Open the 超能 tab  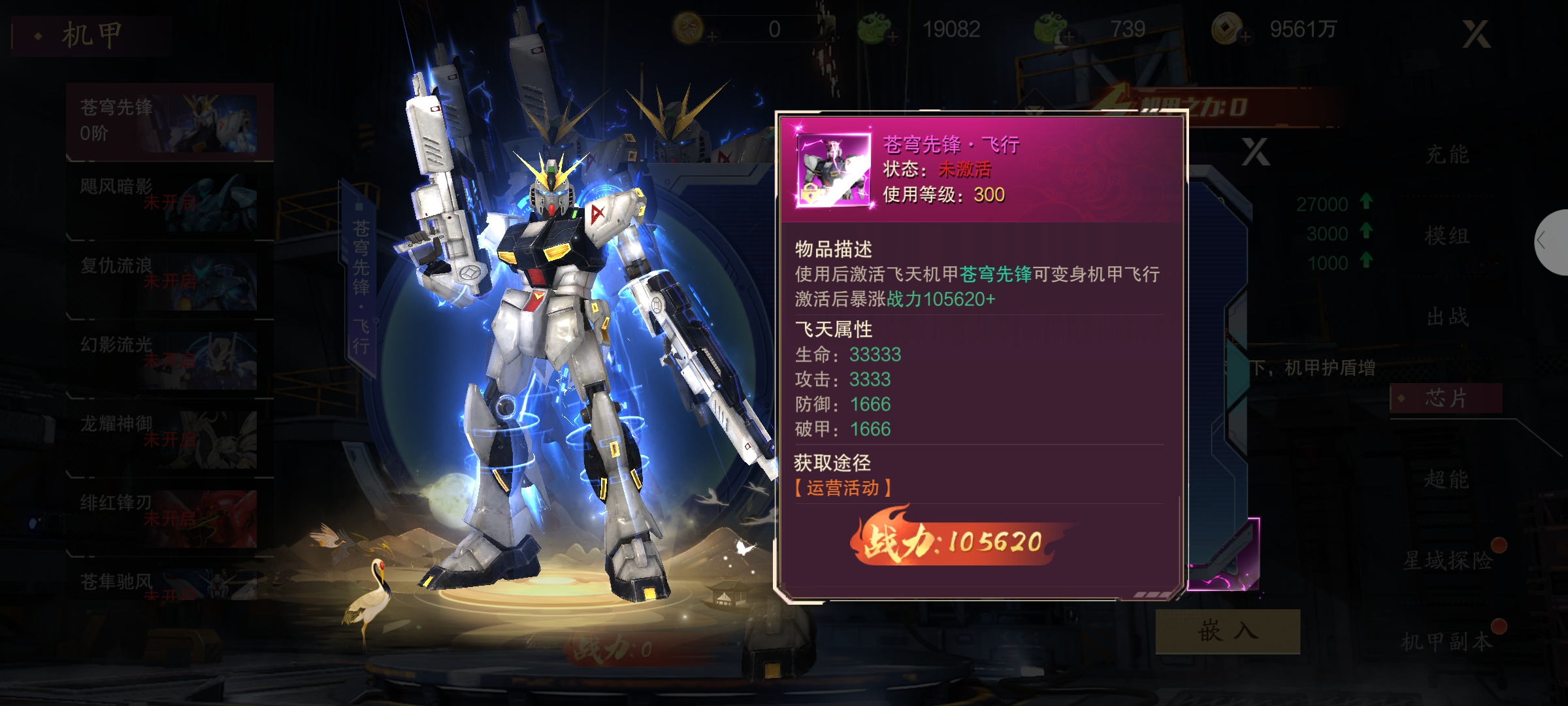(1446, 479)
